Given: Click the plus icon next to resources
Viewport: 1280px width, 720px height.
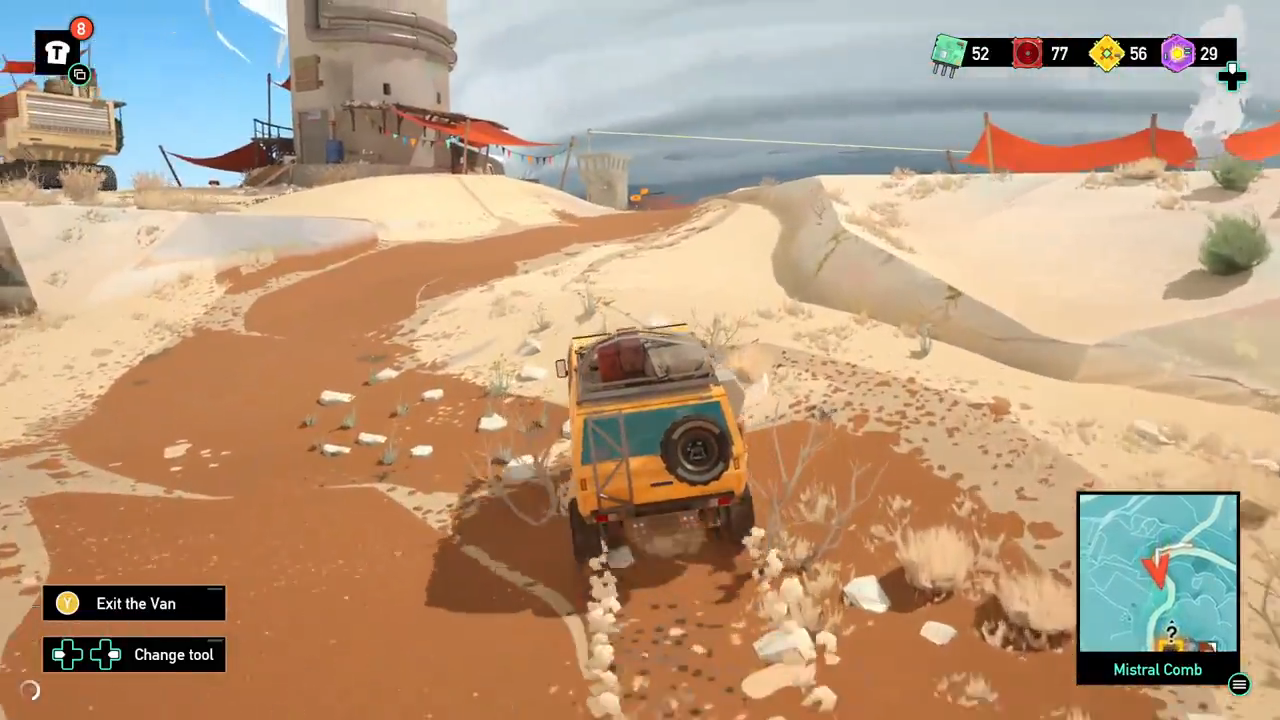Looking at the screenshot, I should coord(1232,77).
